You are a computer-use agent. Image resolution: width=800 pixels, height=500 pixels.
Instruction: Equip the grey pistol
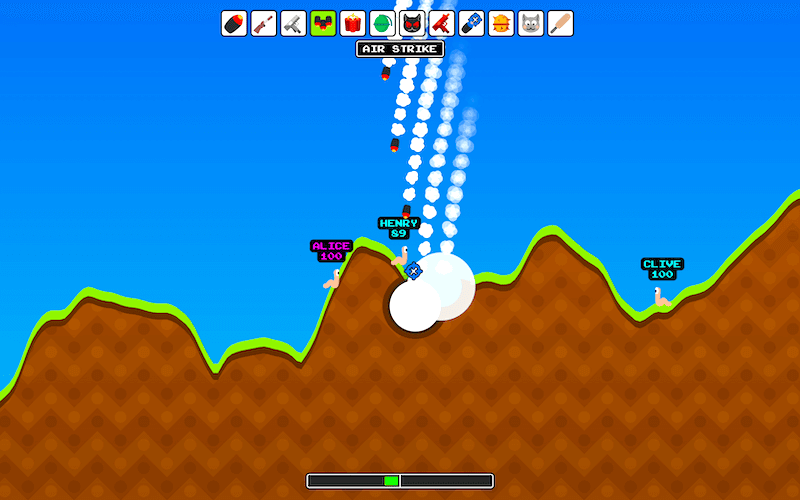[x=293, y=23]
